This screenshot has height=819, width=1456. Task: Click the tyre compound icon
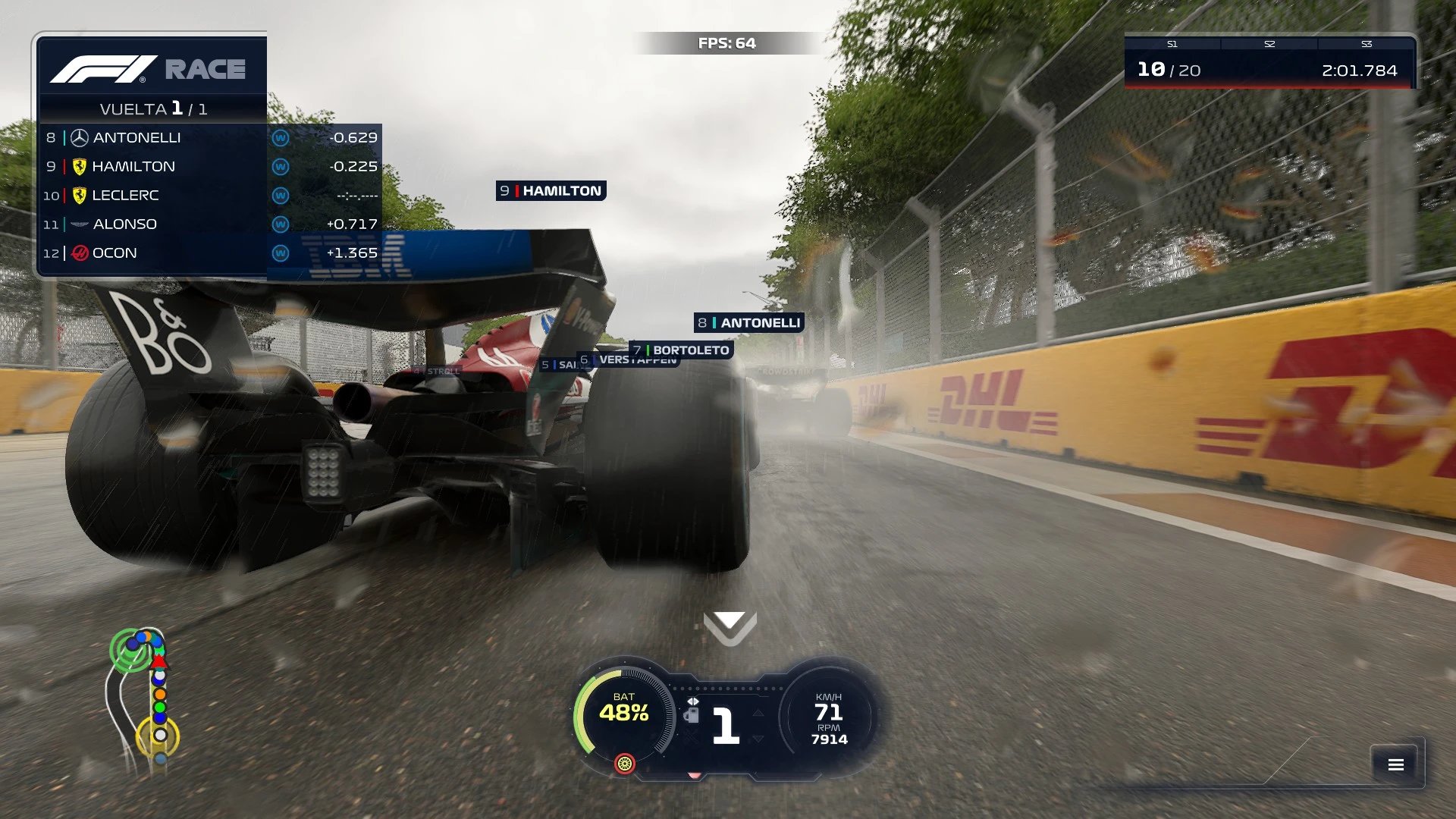tap(624, 764)
